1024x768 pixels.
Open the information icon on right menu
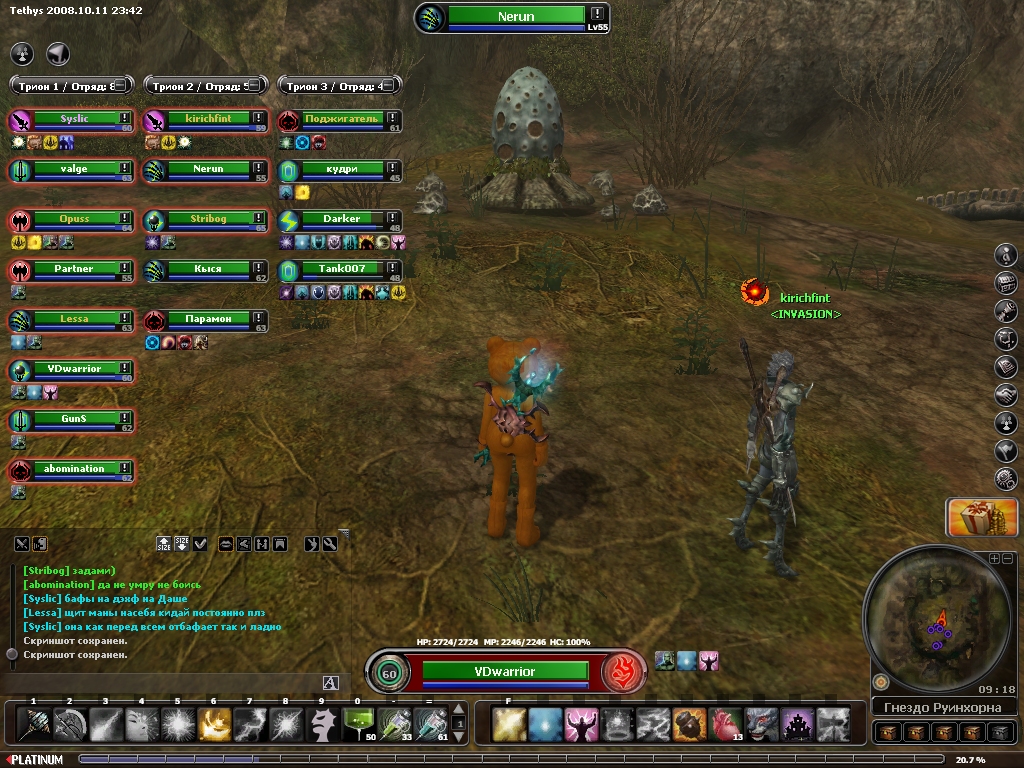click(x=1006, y=255)
